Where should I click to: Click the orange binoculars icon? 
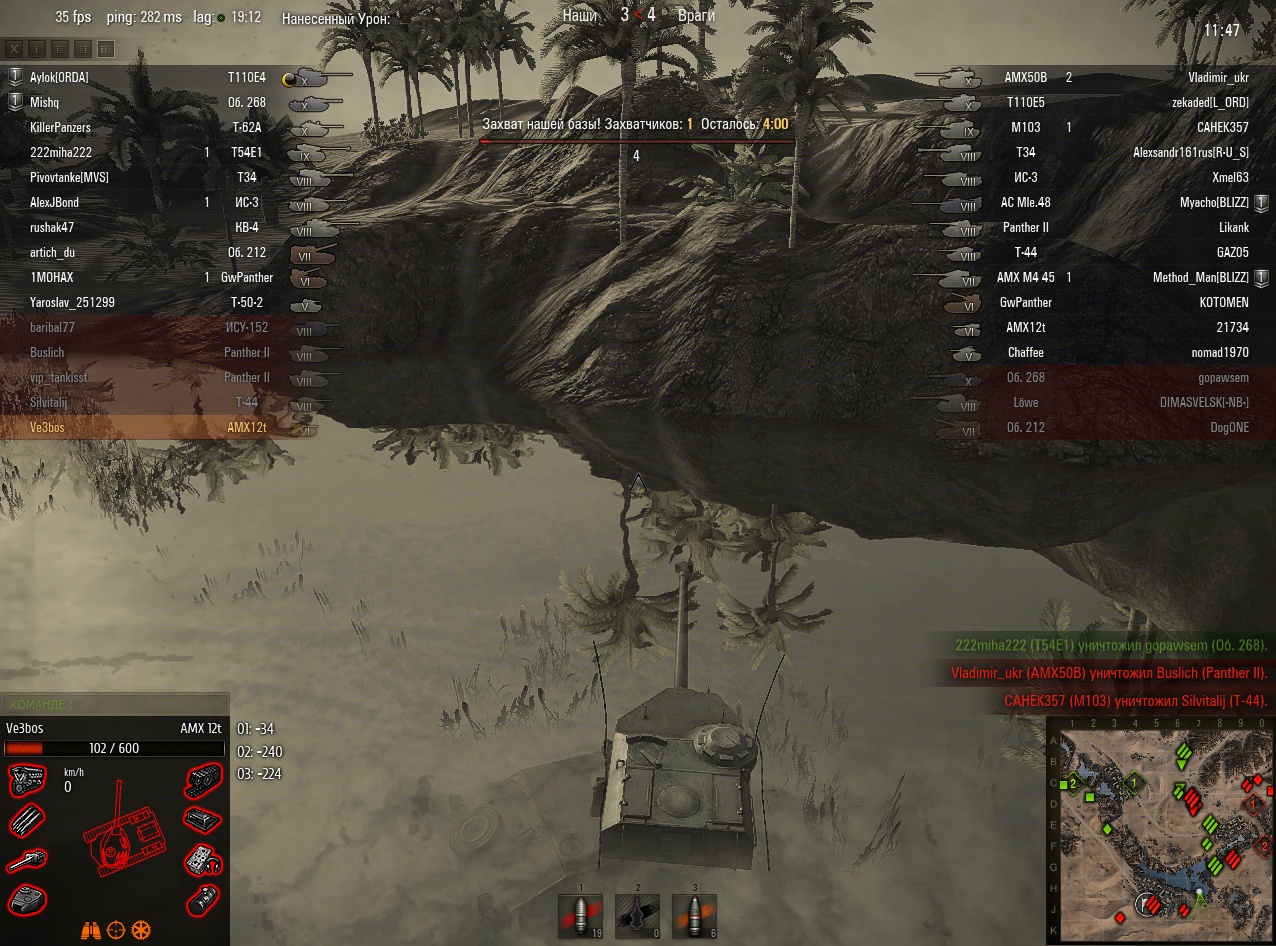pyautogui.click(x=91, y=930)
